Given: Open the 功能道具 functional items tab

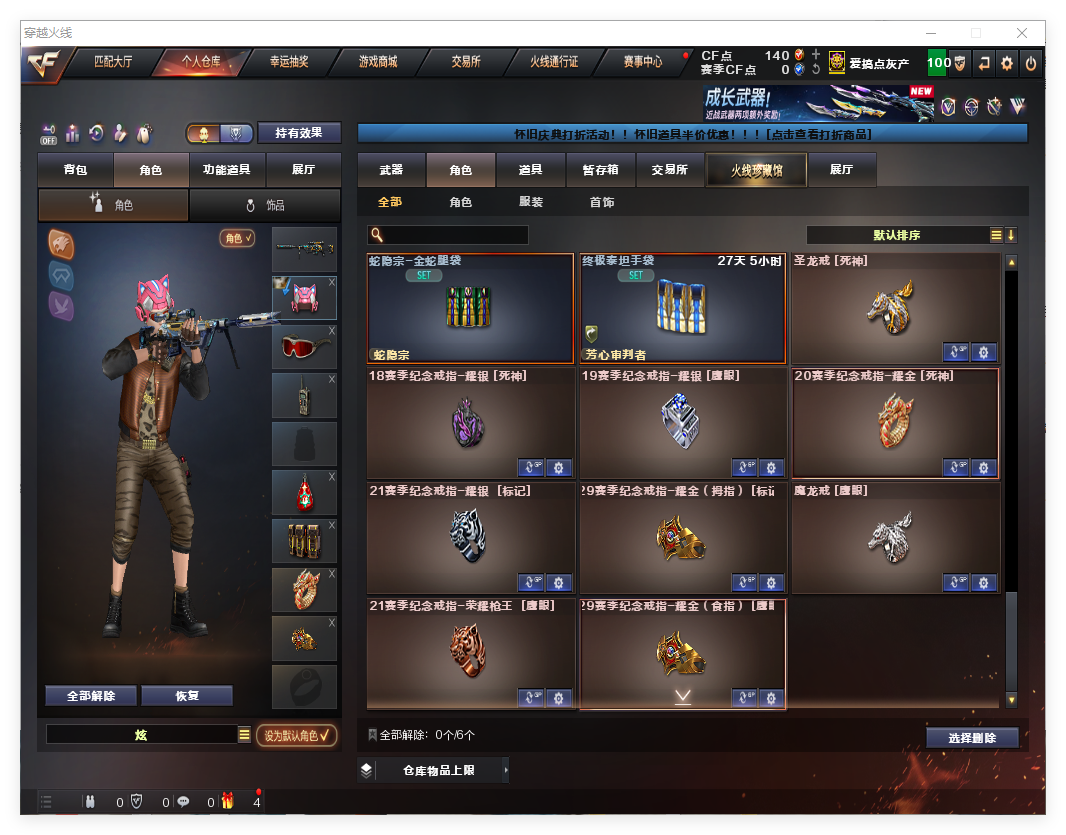Looking at the screenshot, I should [226, 170].
